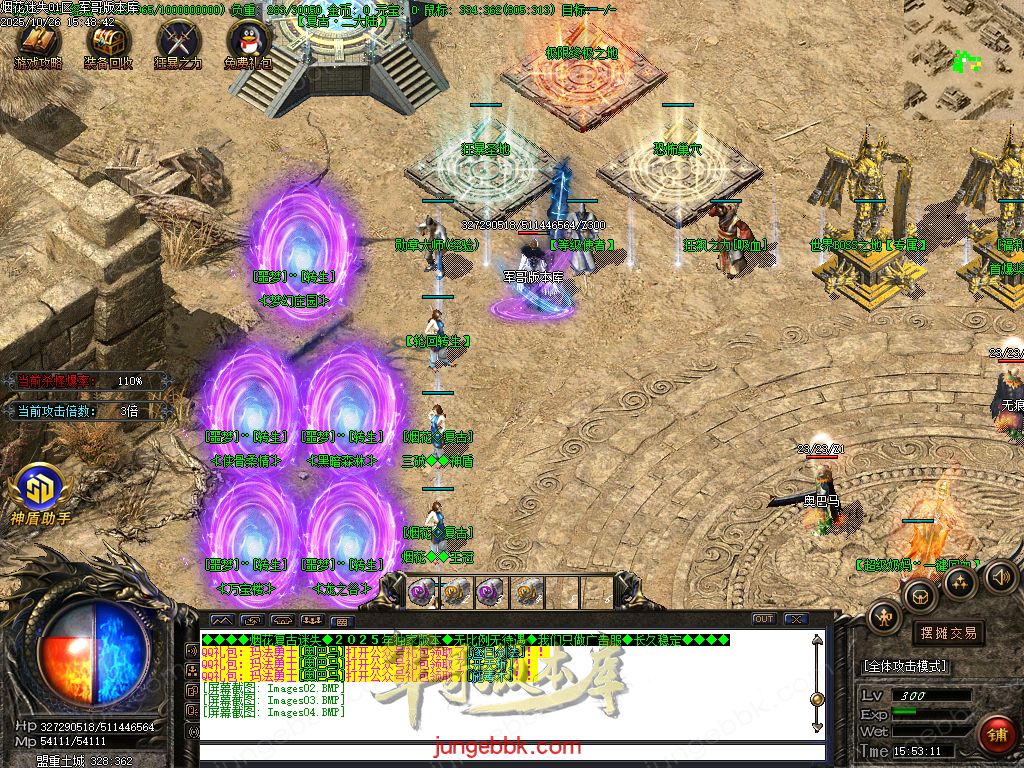The image size is (1024, 768).
Task: Toggle the sound speaker button
Action: (1000, 577)
